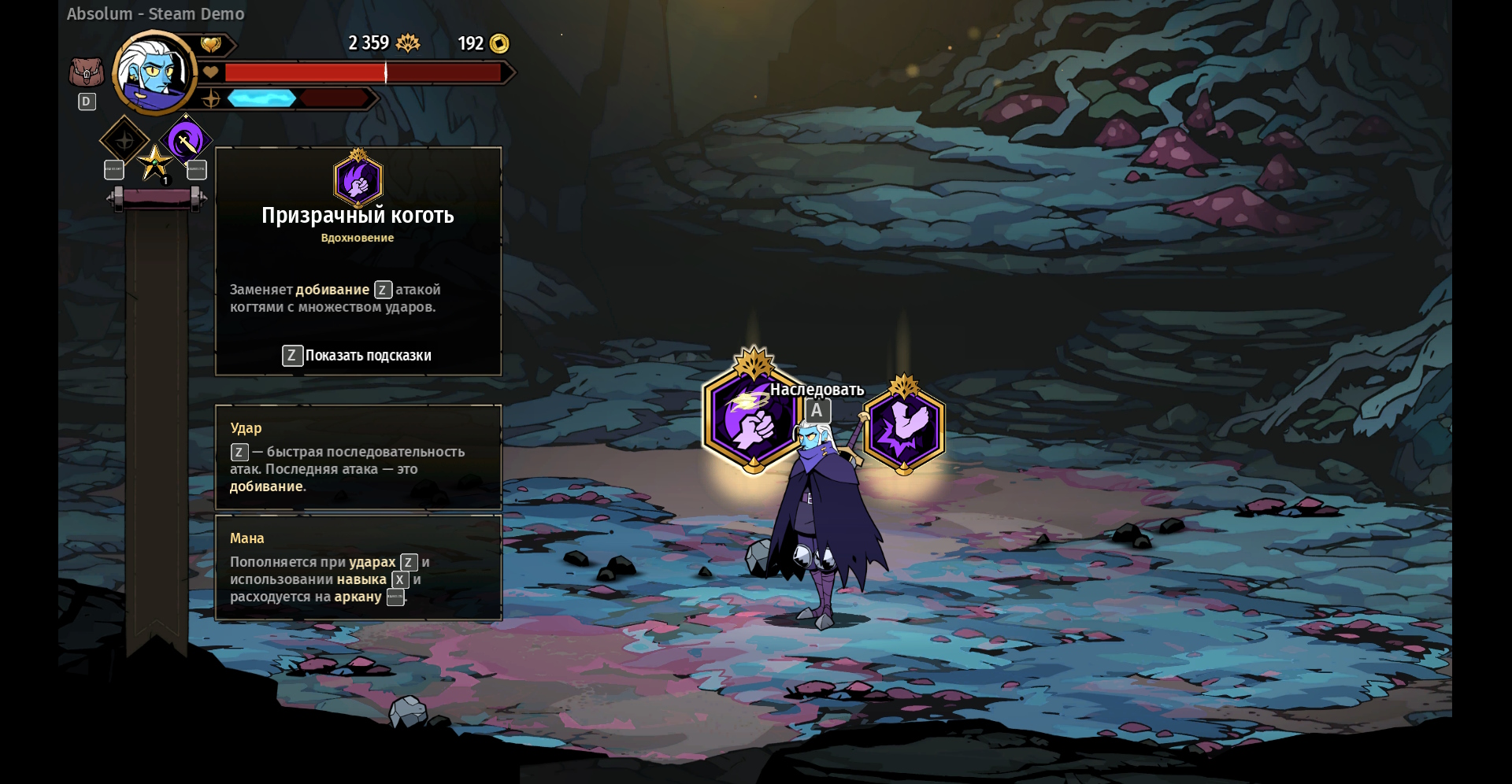Screen dimensions: 1512x784
Task: Click the blue-skinned hero portrait
Action: [155, 73]
